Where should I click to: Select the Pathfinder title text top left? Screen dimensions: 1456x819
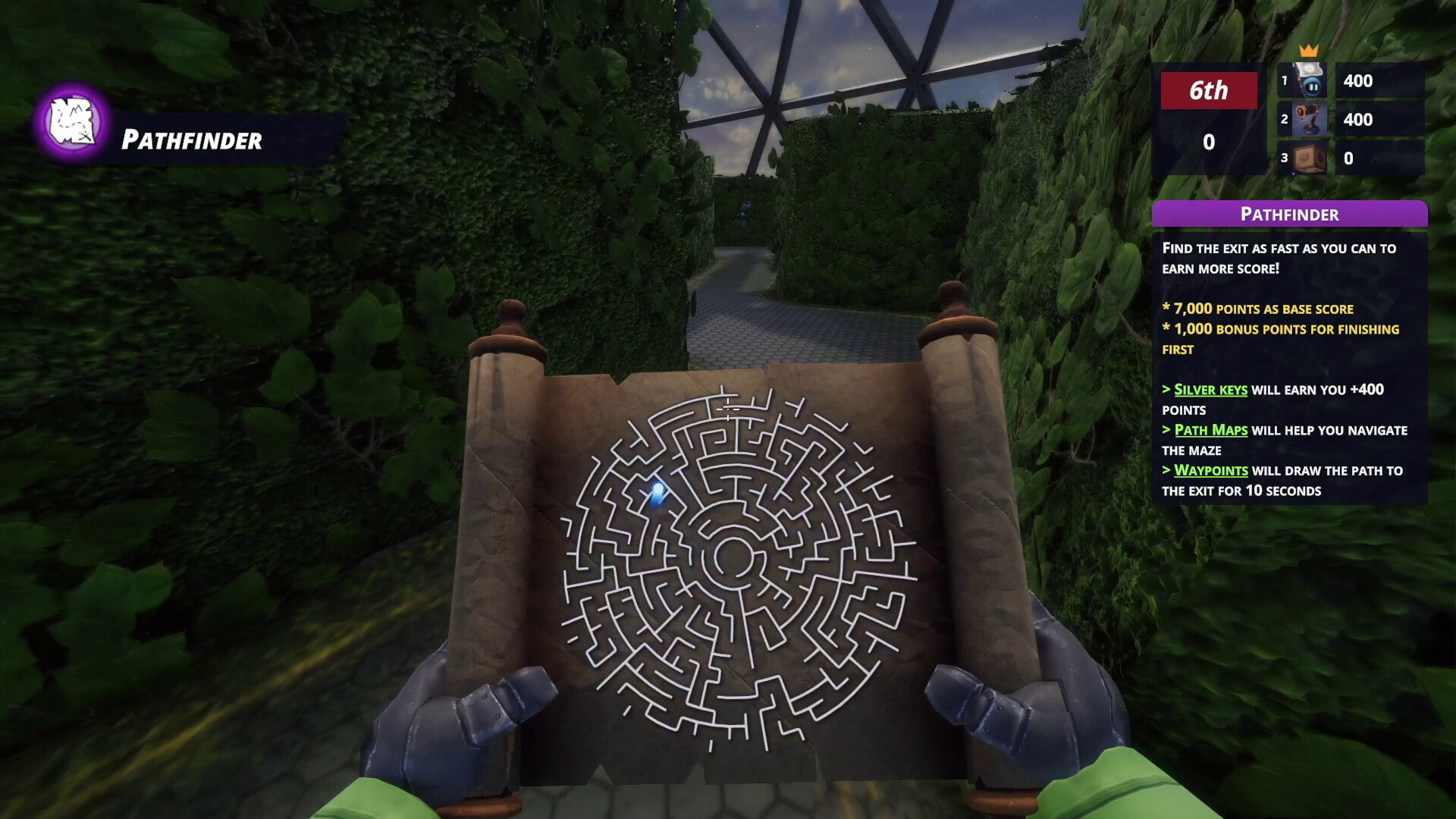pyautogui.click(x=190, y=140)
